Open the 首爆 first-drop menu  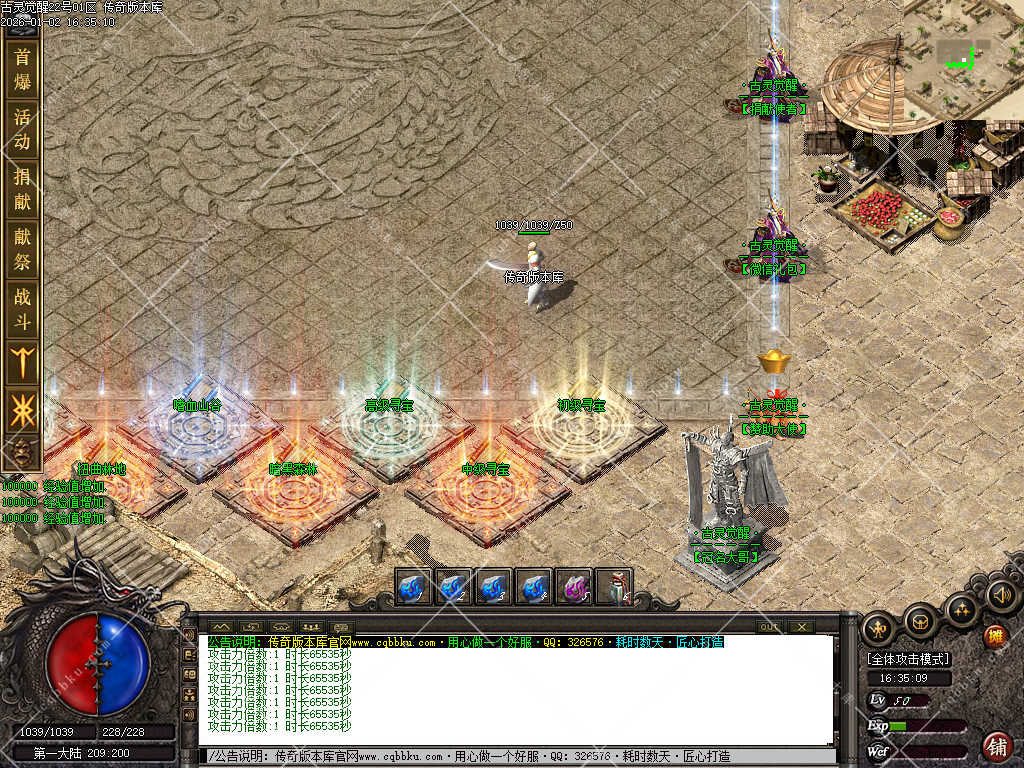tap(22, 68)
